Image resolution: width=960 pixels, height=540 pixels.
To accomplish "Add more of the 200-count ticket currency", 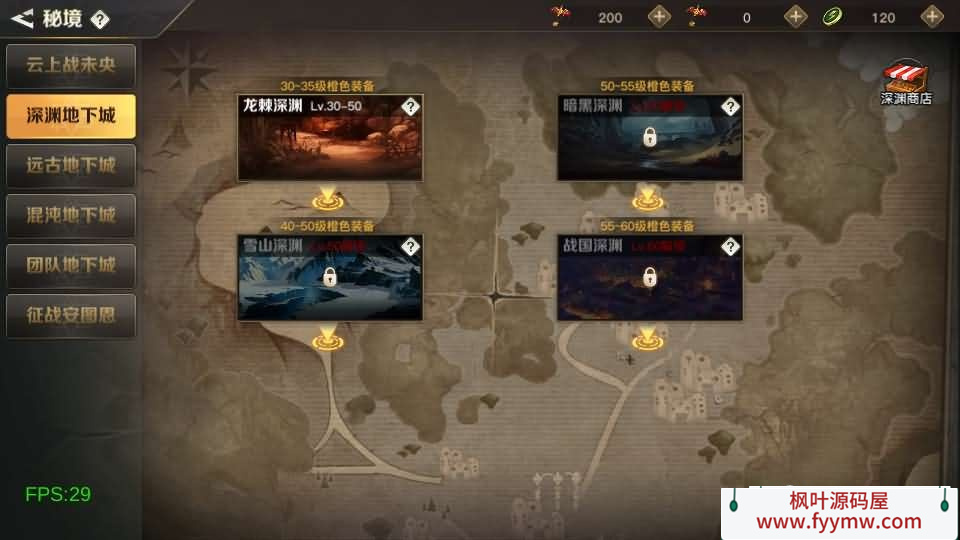I will pyautogui.click(x=659, y=16).
